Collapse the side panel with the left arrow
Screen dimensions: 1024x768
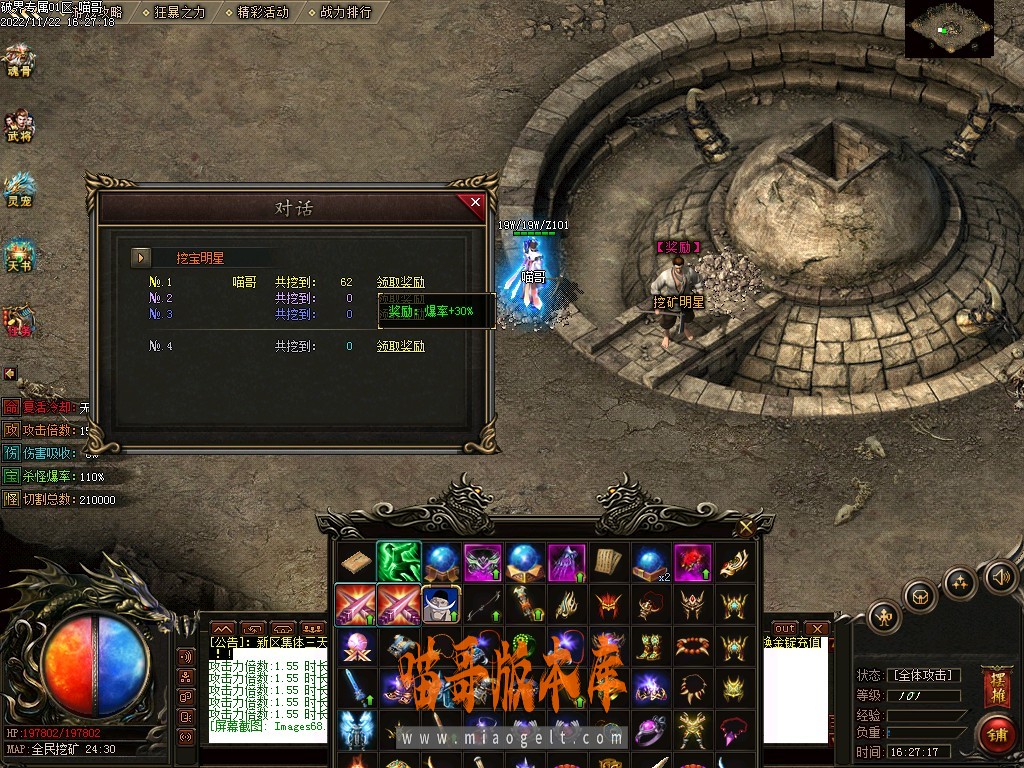10,373
